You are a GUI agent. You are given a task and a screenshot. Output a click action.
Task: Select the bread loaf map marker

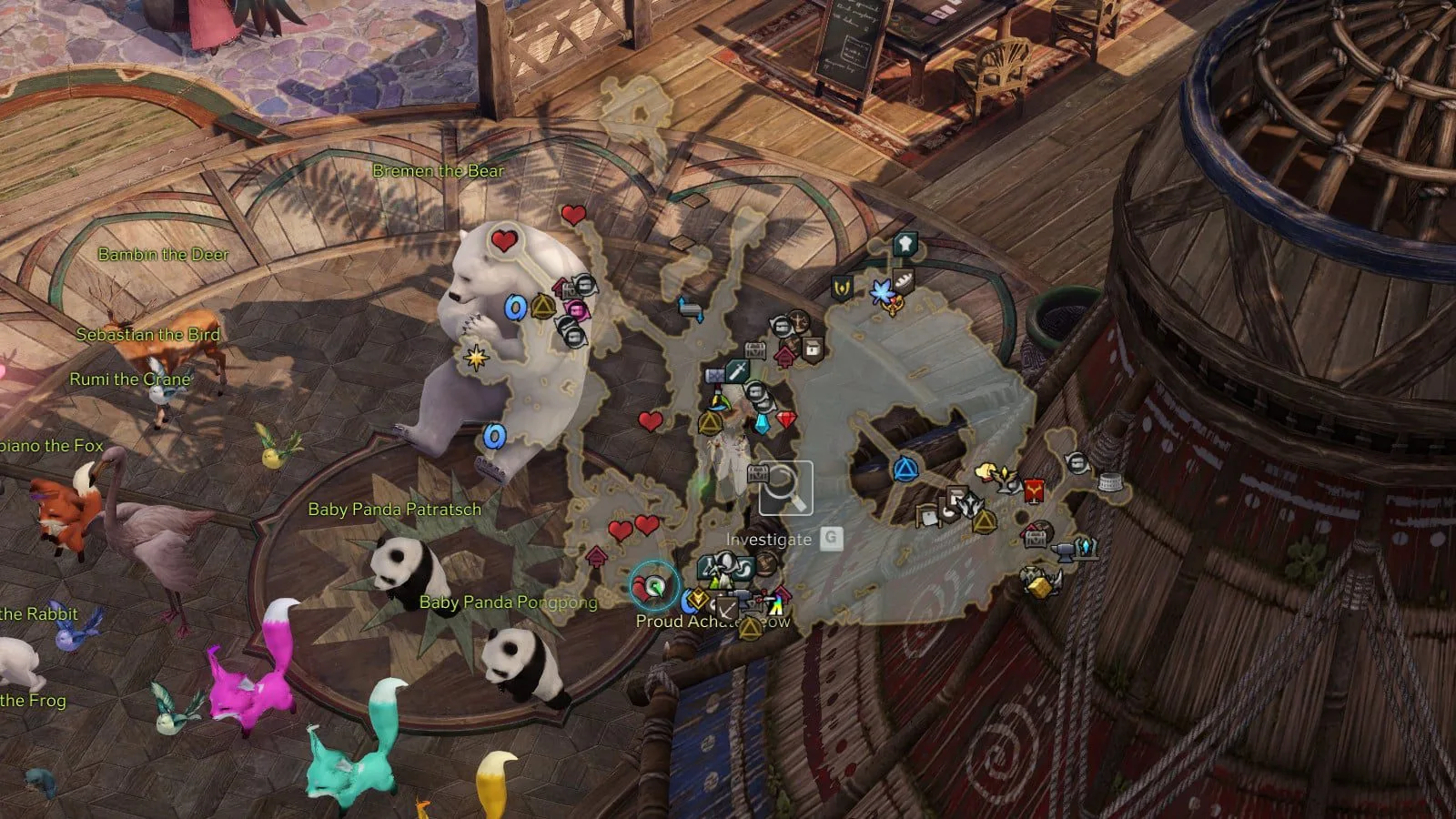tap(903, 280)
